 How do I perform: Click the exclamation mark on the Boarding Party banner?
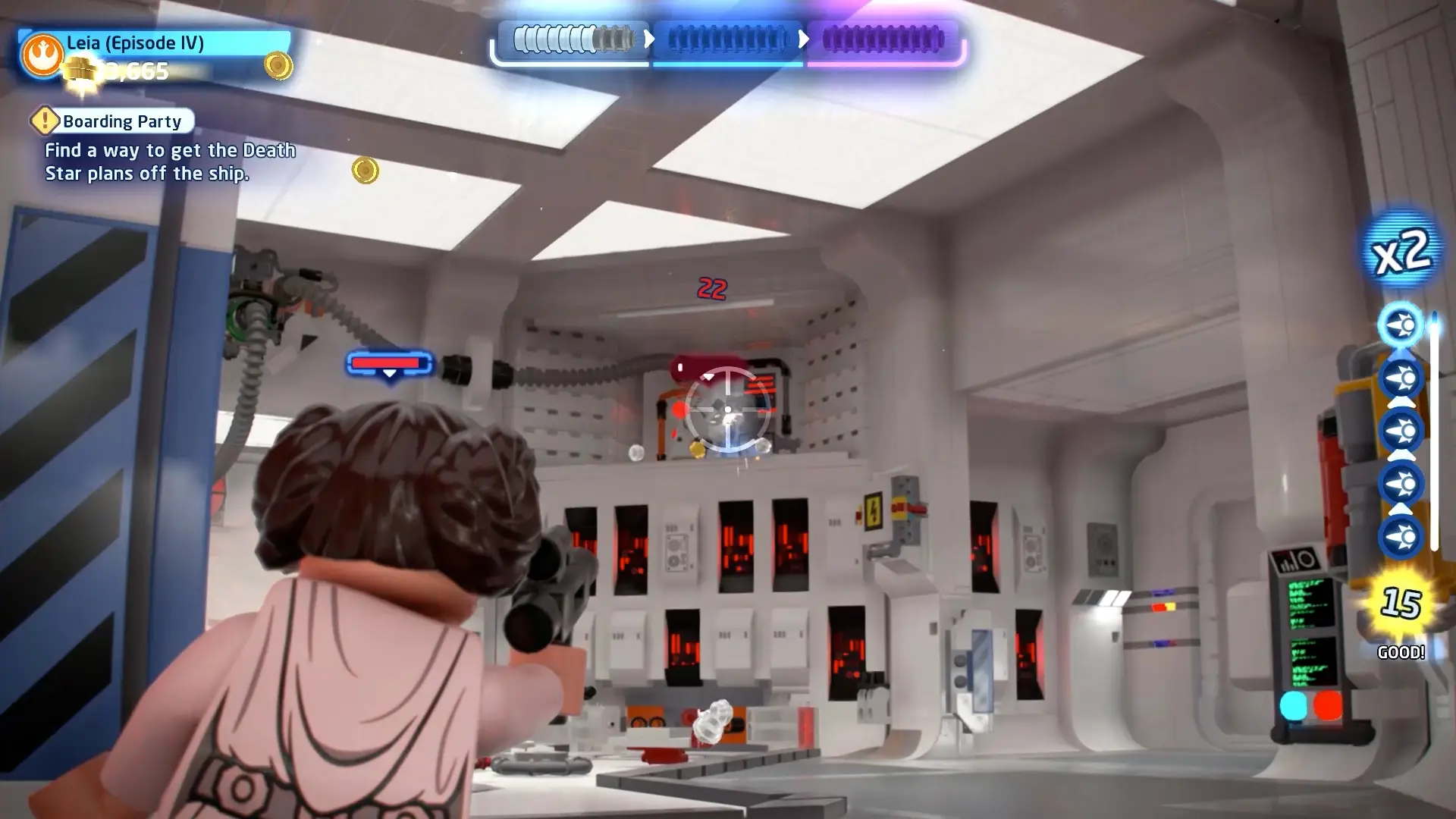(45, 121)
